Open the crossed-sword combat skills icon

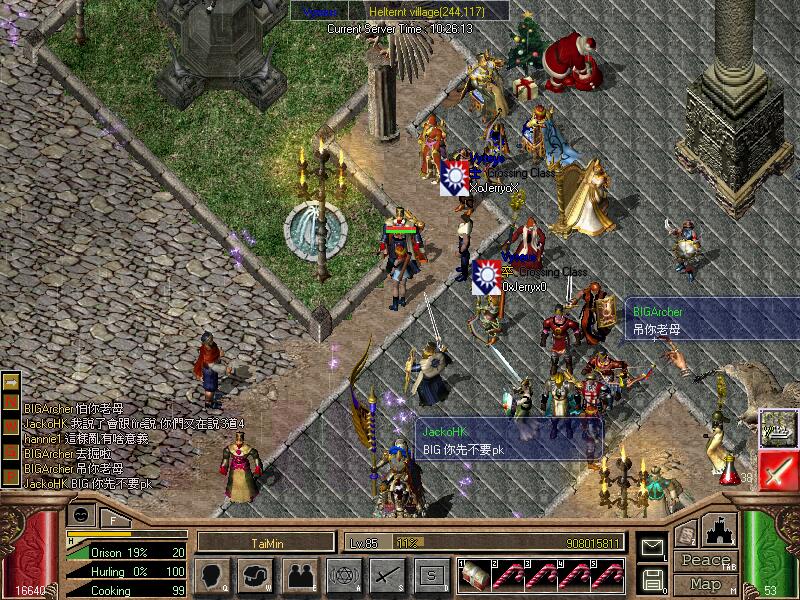click(386, 574)
